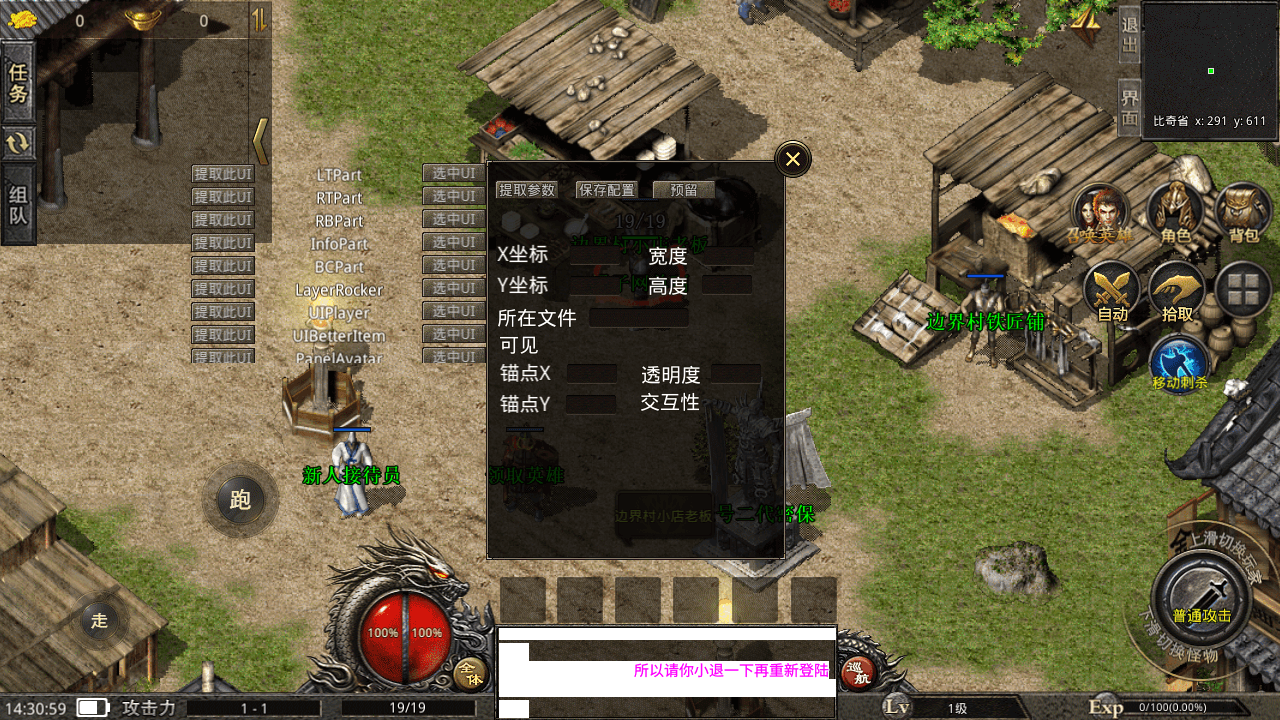Switch to the 预留 tab

pyautogui.click(x=683, y=189)
